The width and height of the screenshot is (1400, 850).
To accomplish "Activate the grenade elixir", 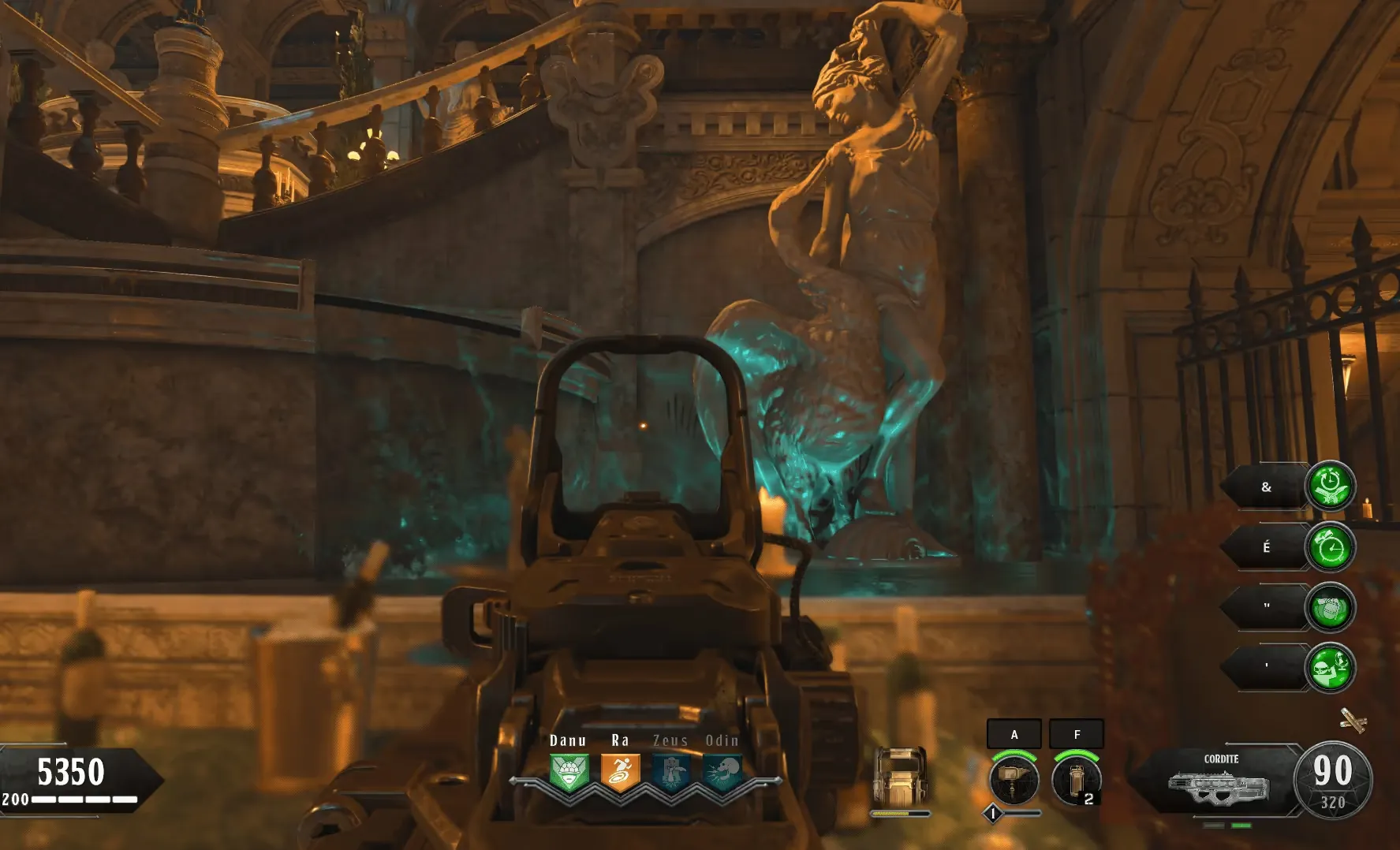I will coord(1331,607).
